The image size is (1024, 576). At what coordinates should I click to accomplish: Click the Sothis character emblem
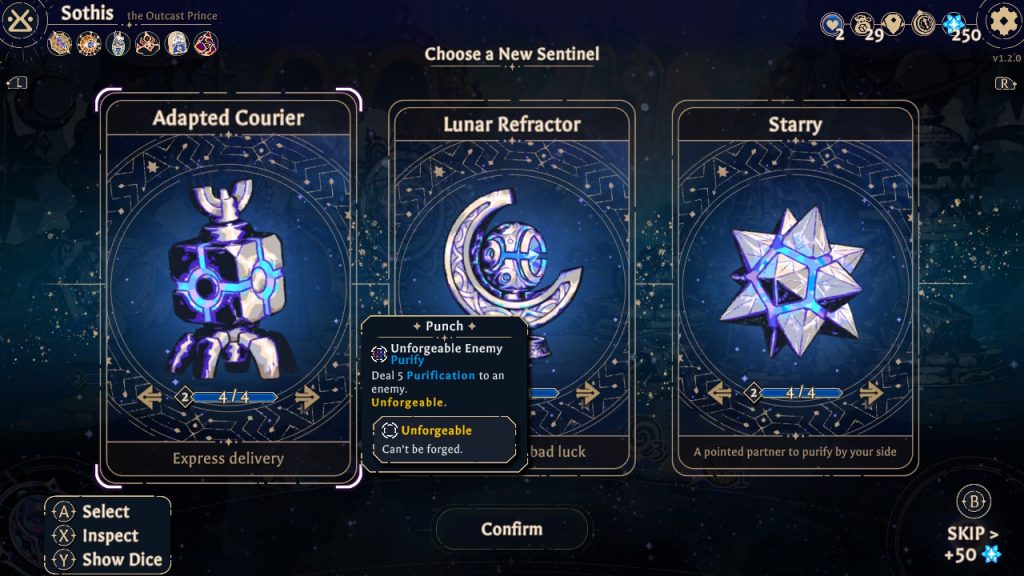[x=22, y=20]
